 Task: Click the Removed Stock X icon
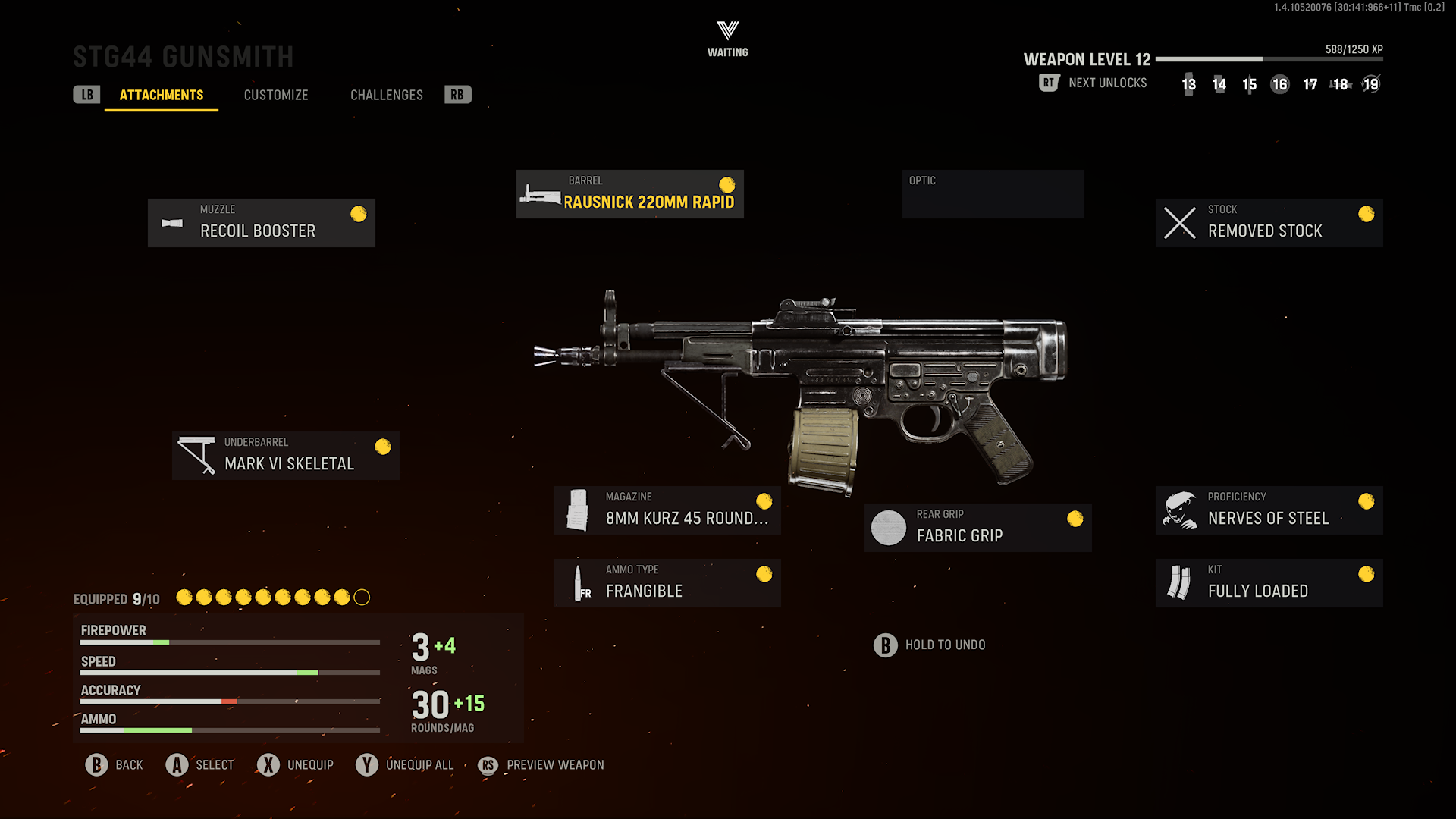[1178, 222]
